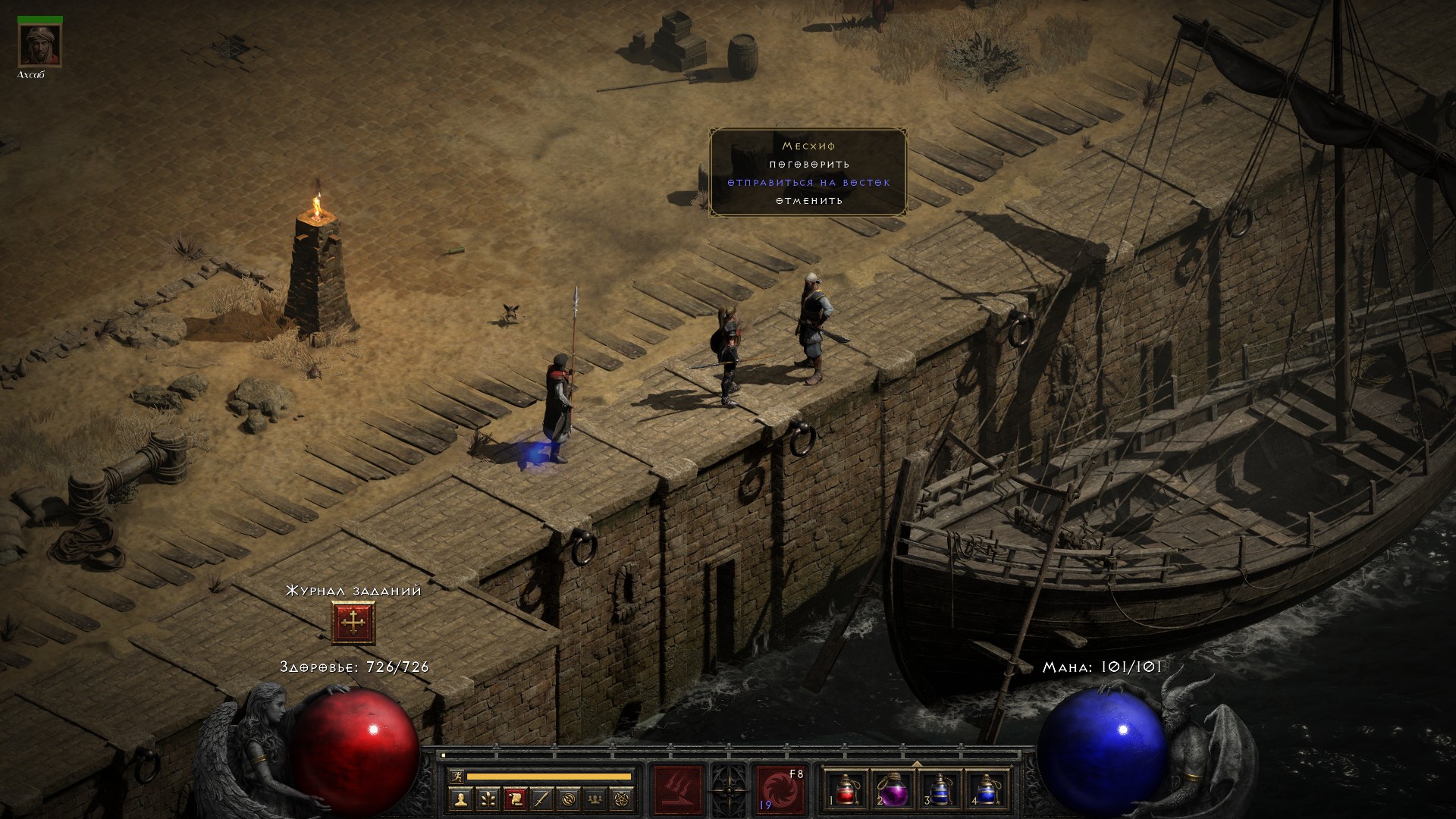
Task: Click Отменить to close dialogue
Action: 809,201
